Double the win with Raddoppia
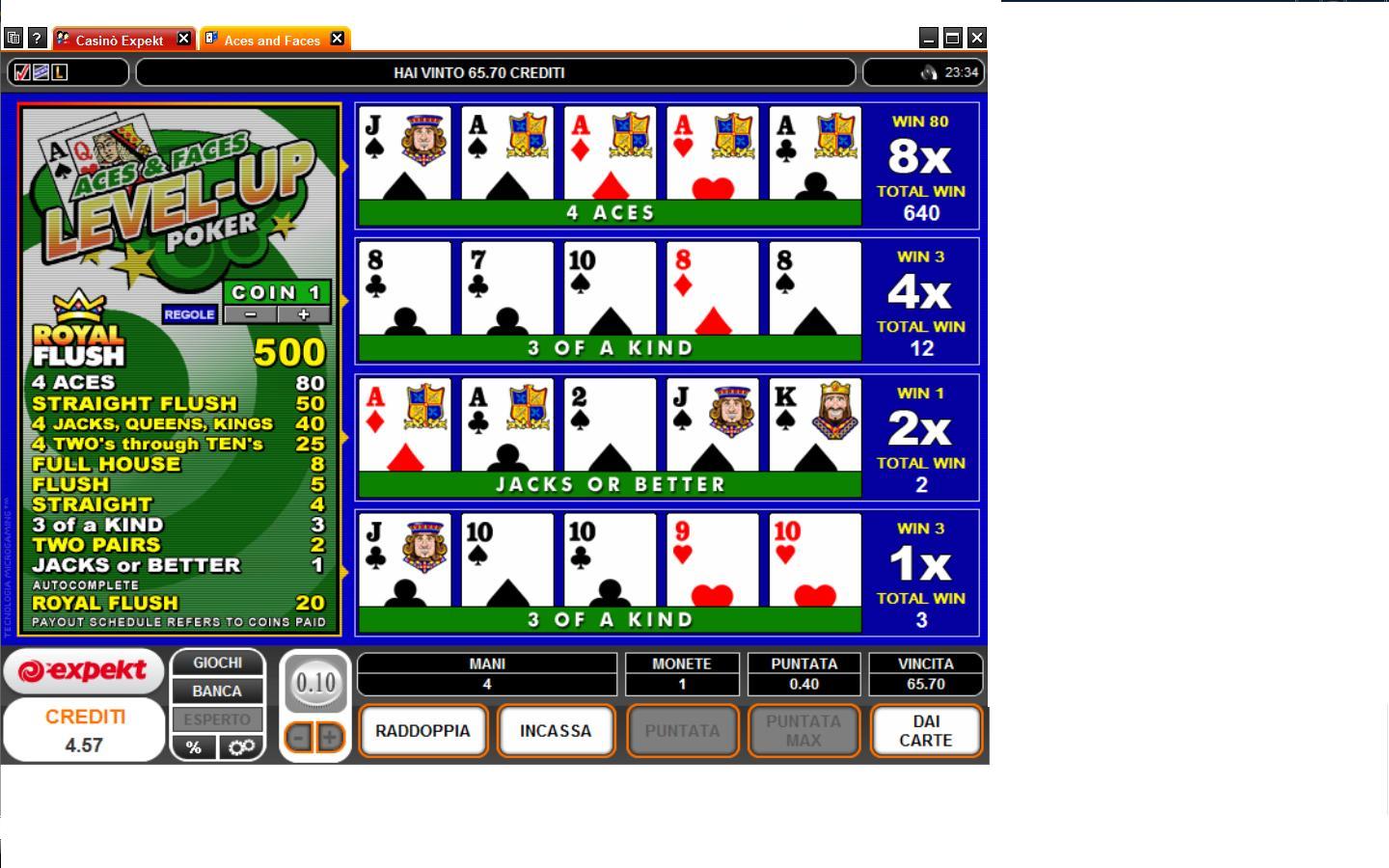This screenshot has height=868, width=1389. point(422,731)
